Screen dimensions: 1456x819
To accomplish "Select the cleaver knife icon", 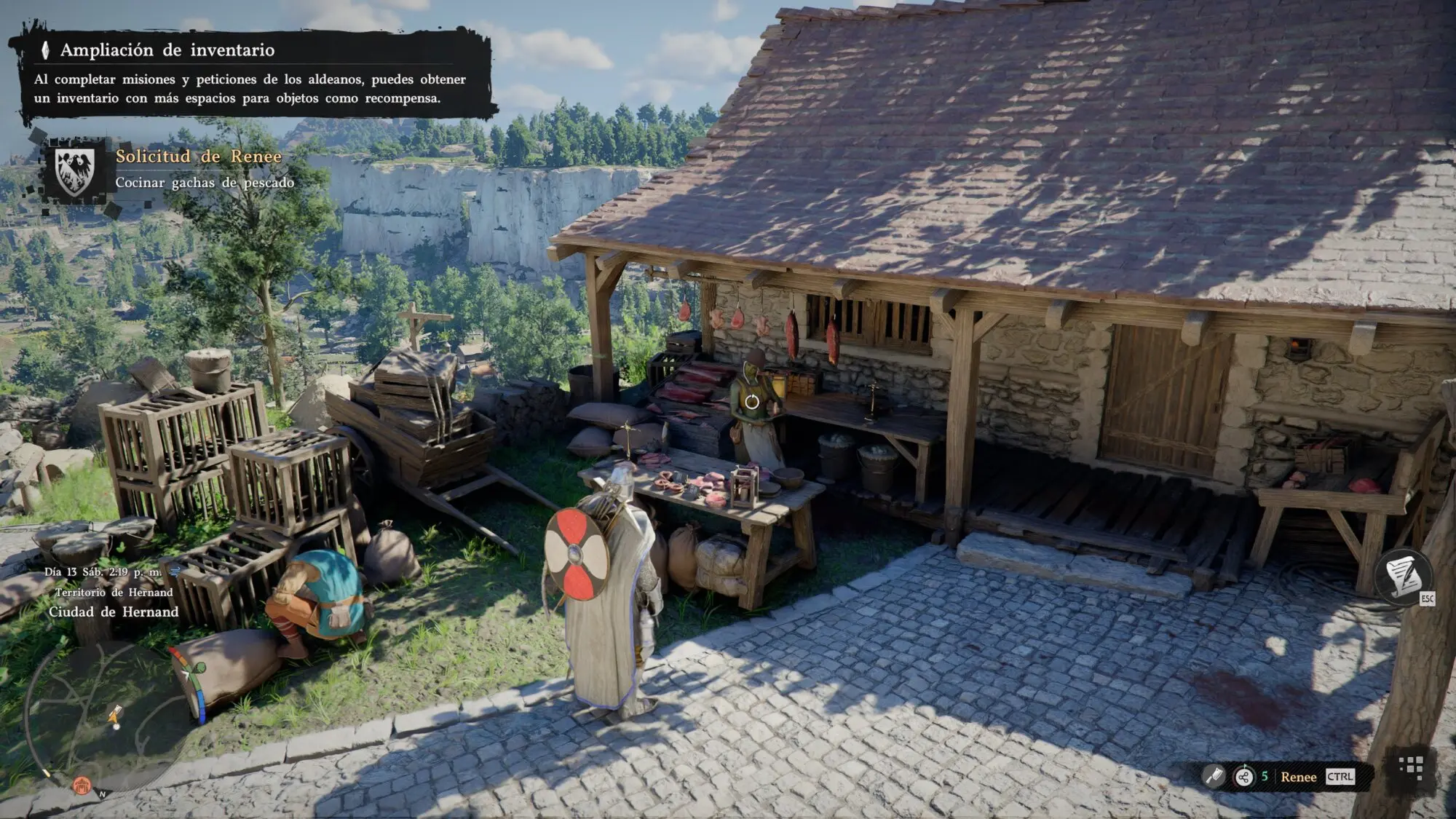I will pos(1214,777).
